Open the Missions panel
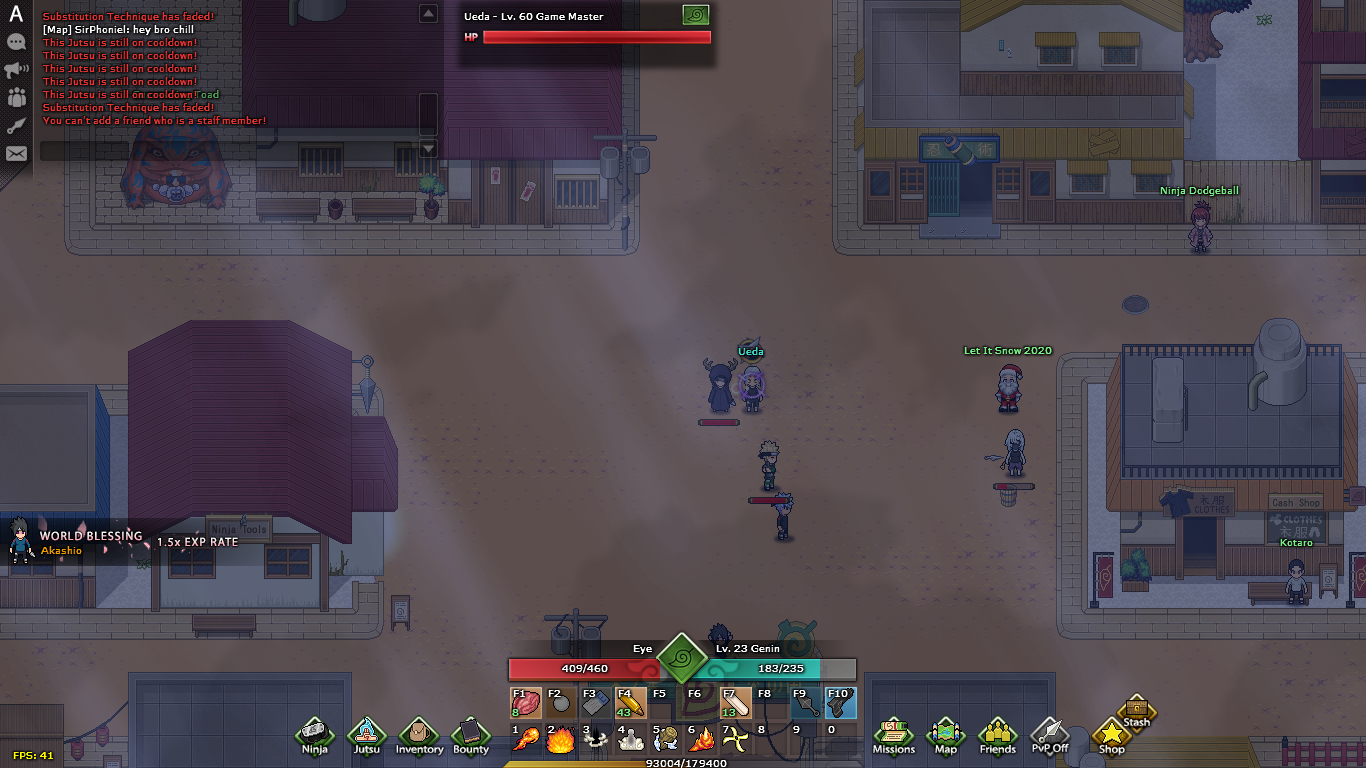 click(893, 733)
